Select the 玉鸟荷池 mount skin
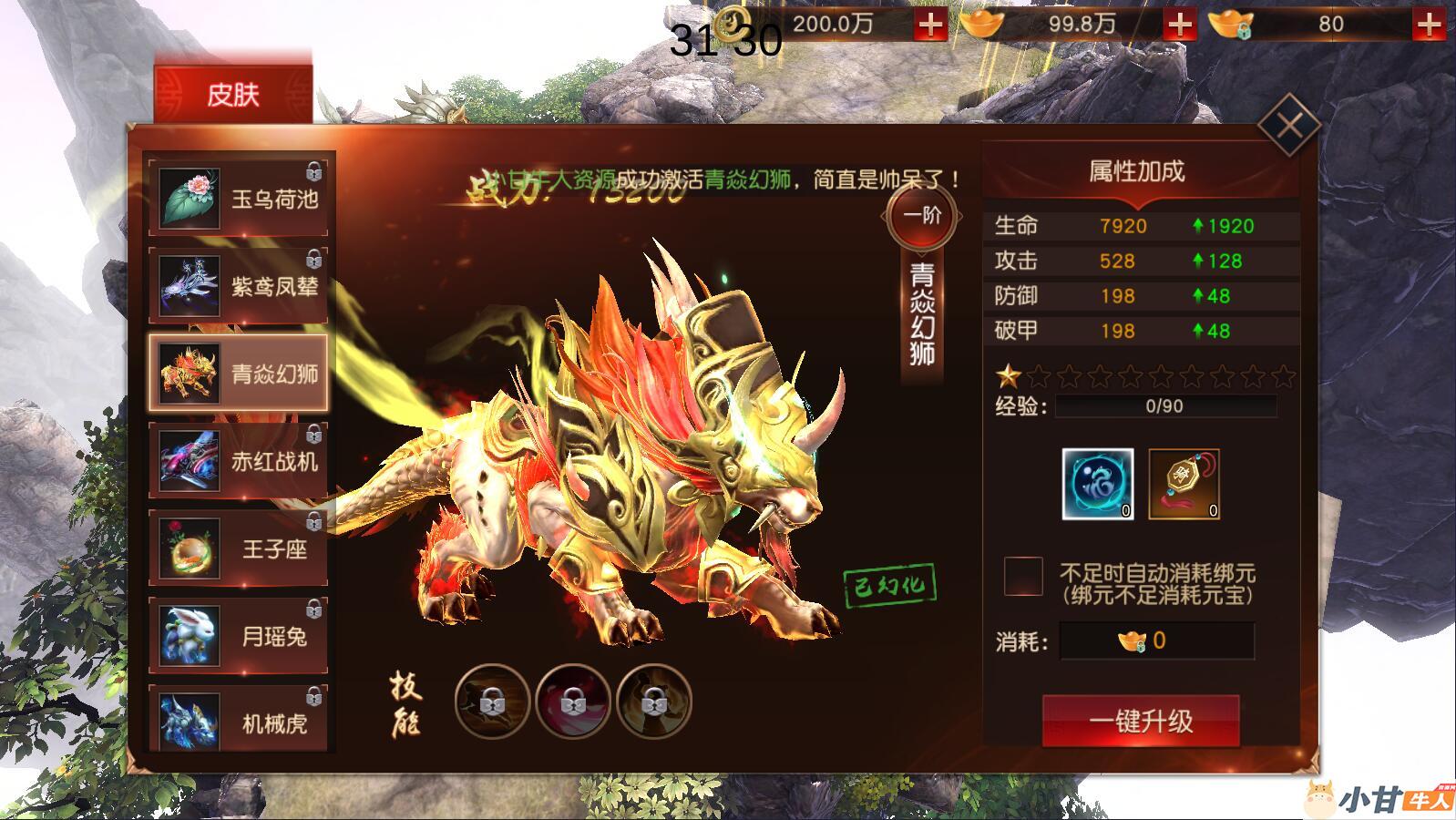Image resolution: width=1456 pixels, height=820 pixels. pos(241,198)
